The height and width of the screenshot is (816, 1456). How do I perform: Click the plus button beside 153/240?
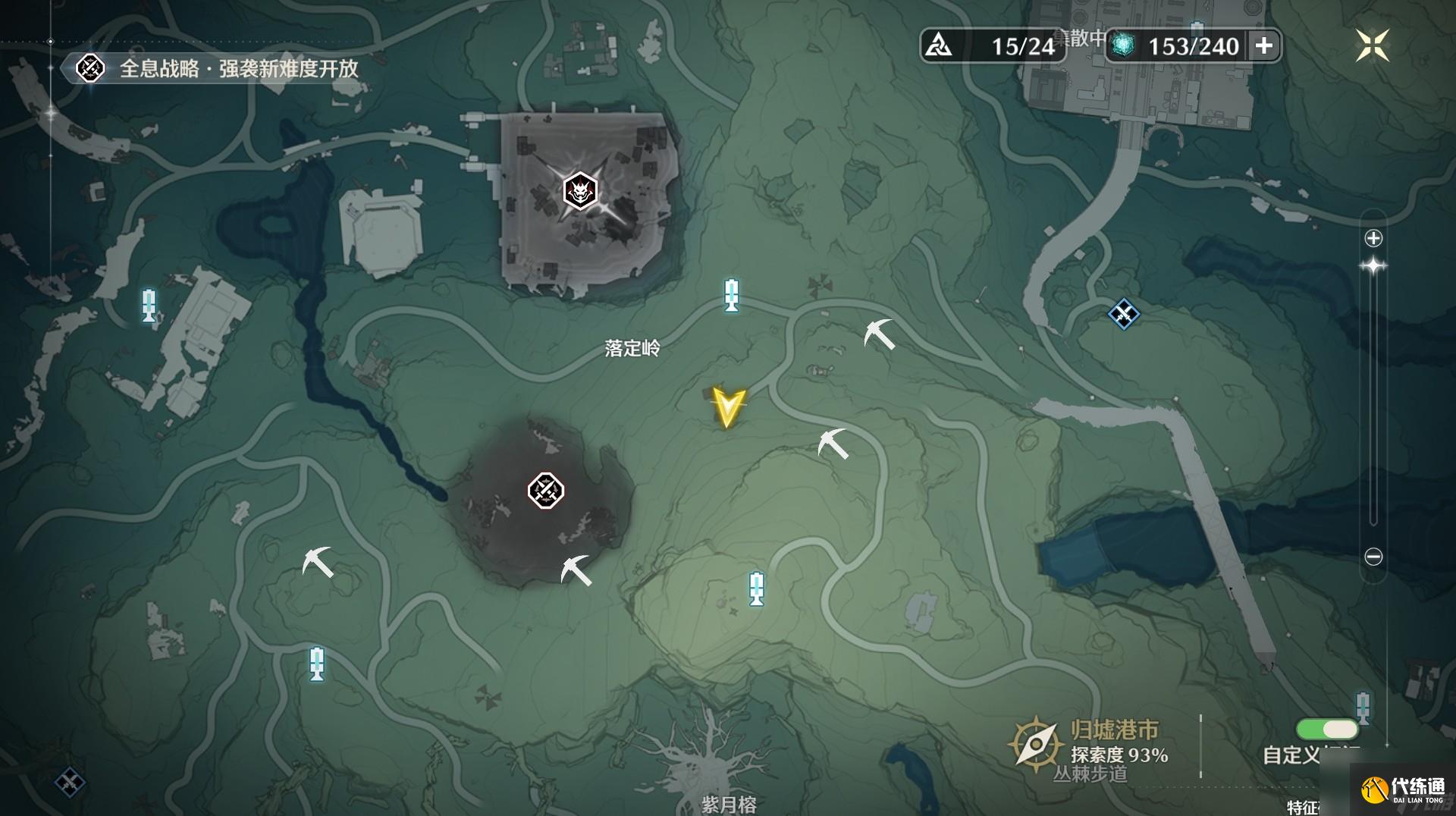1263,46
